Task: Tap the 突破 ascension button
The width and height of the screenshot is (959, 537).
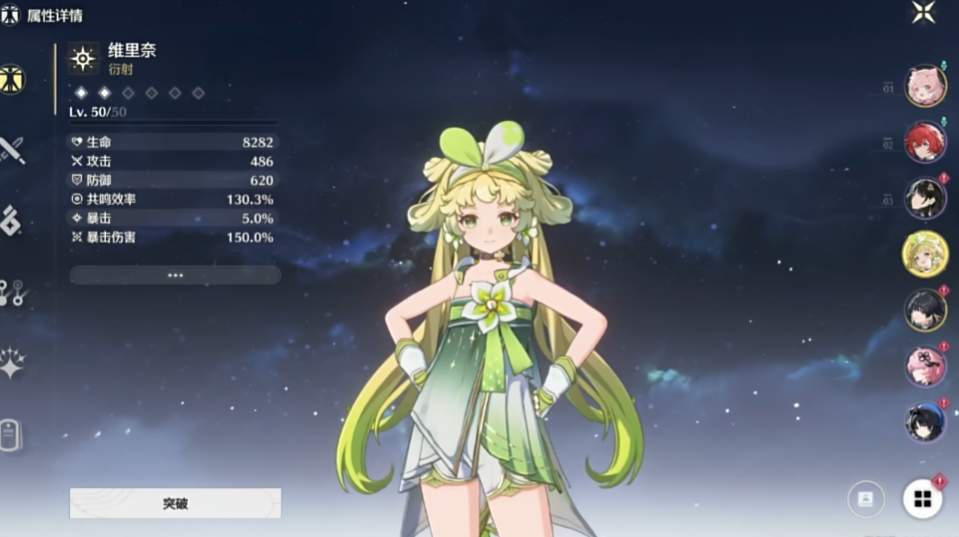Action: tap(175, 503)
